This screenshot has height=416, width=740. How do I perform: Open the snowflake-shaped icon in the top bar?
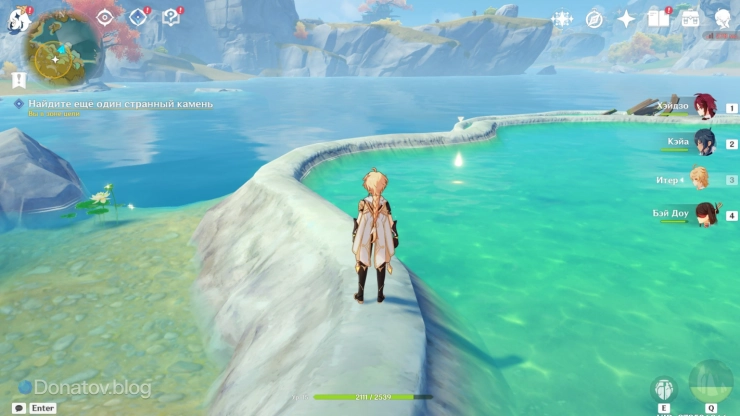pyautogui.click(x=563, y=19)
